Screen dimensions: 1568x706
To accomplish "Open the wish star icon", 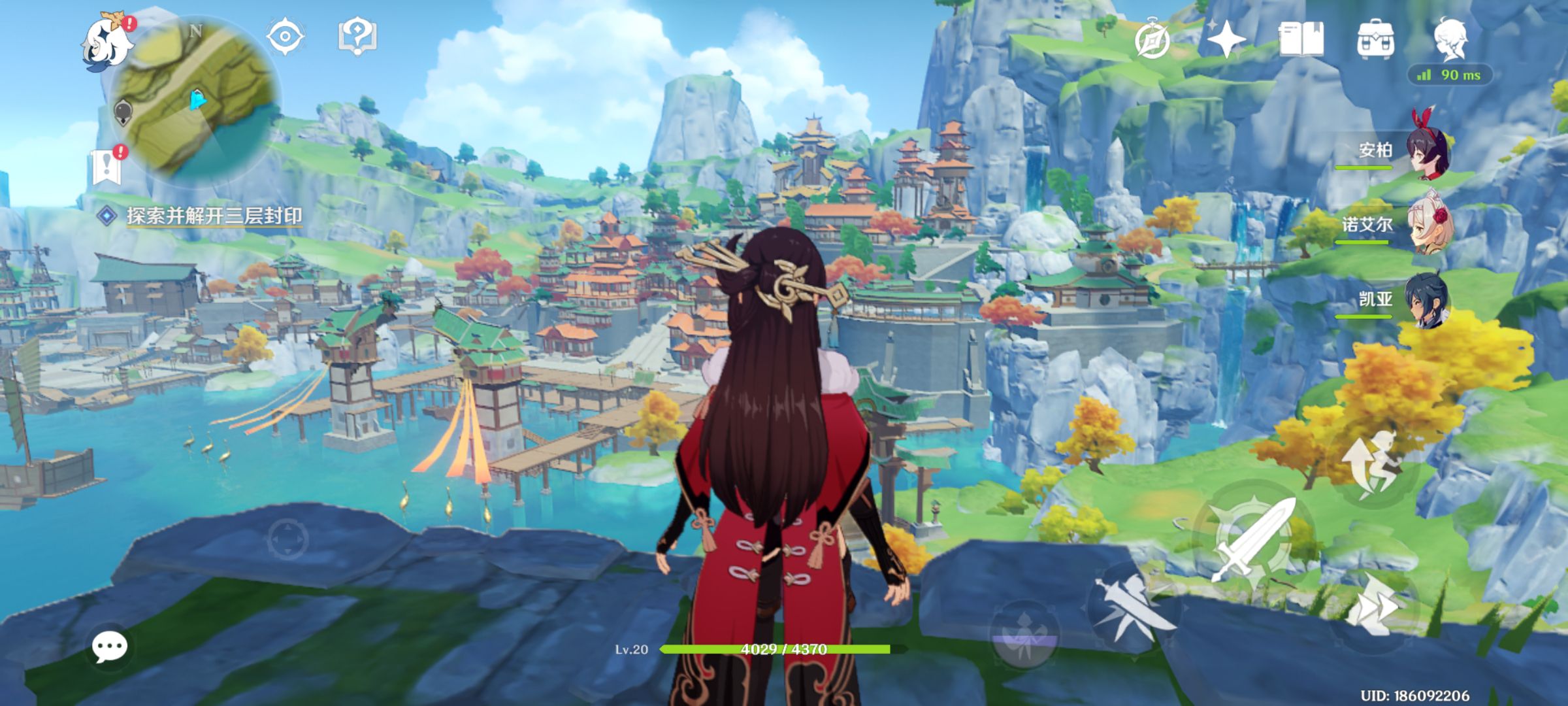I will click(x=1226, y=39).
